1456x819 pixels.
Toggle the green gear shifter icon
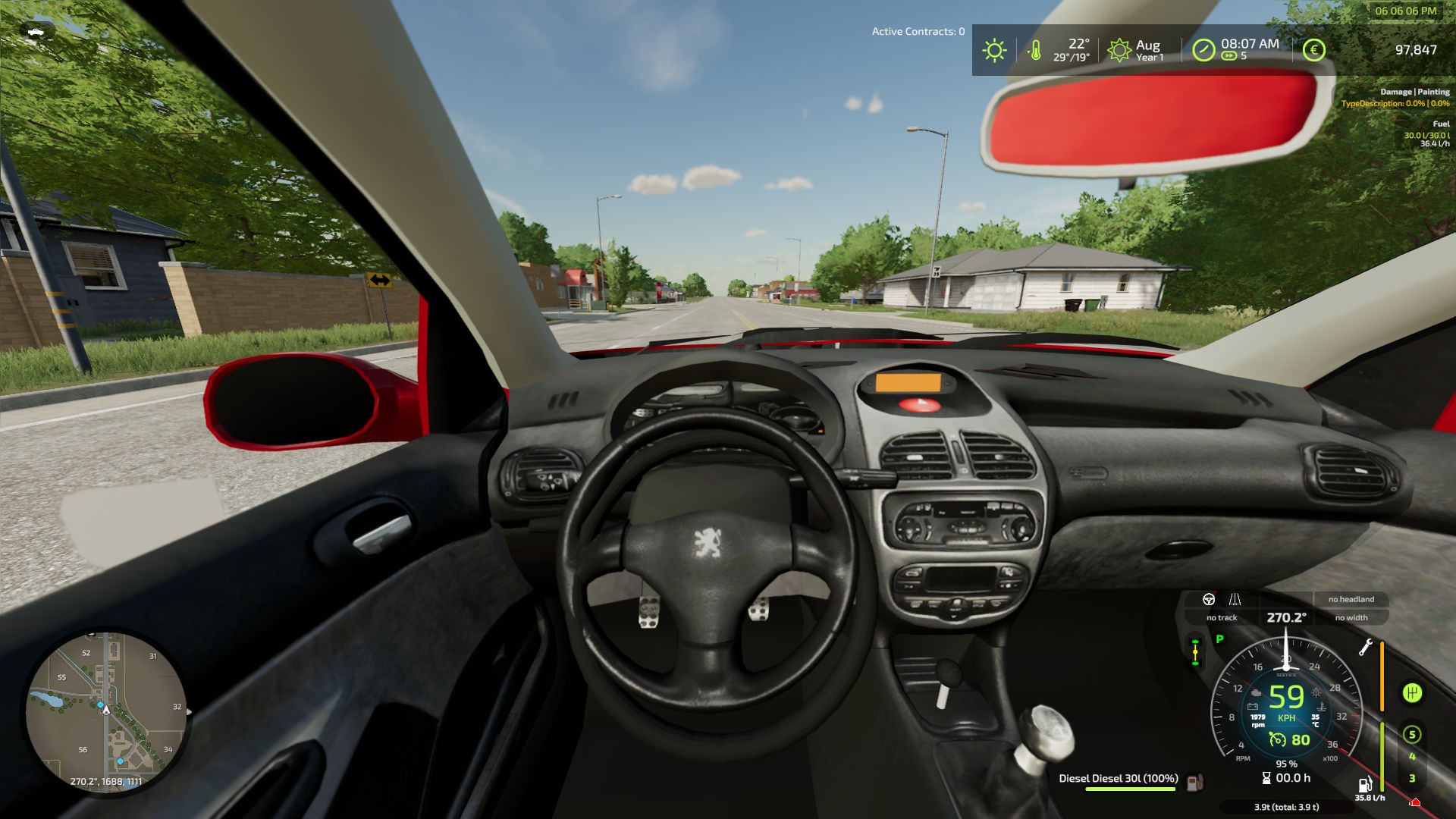[x=1411, y=693]
